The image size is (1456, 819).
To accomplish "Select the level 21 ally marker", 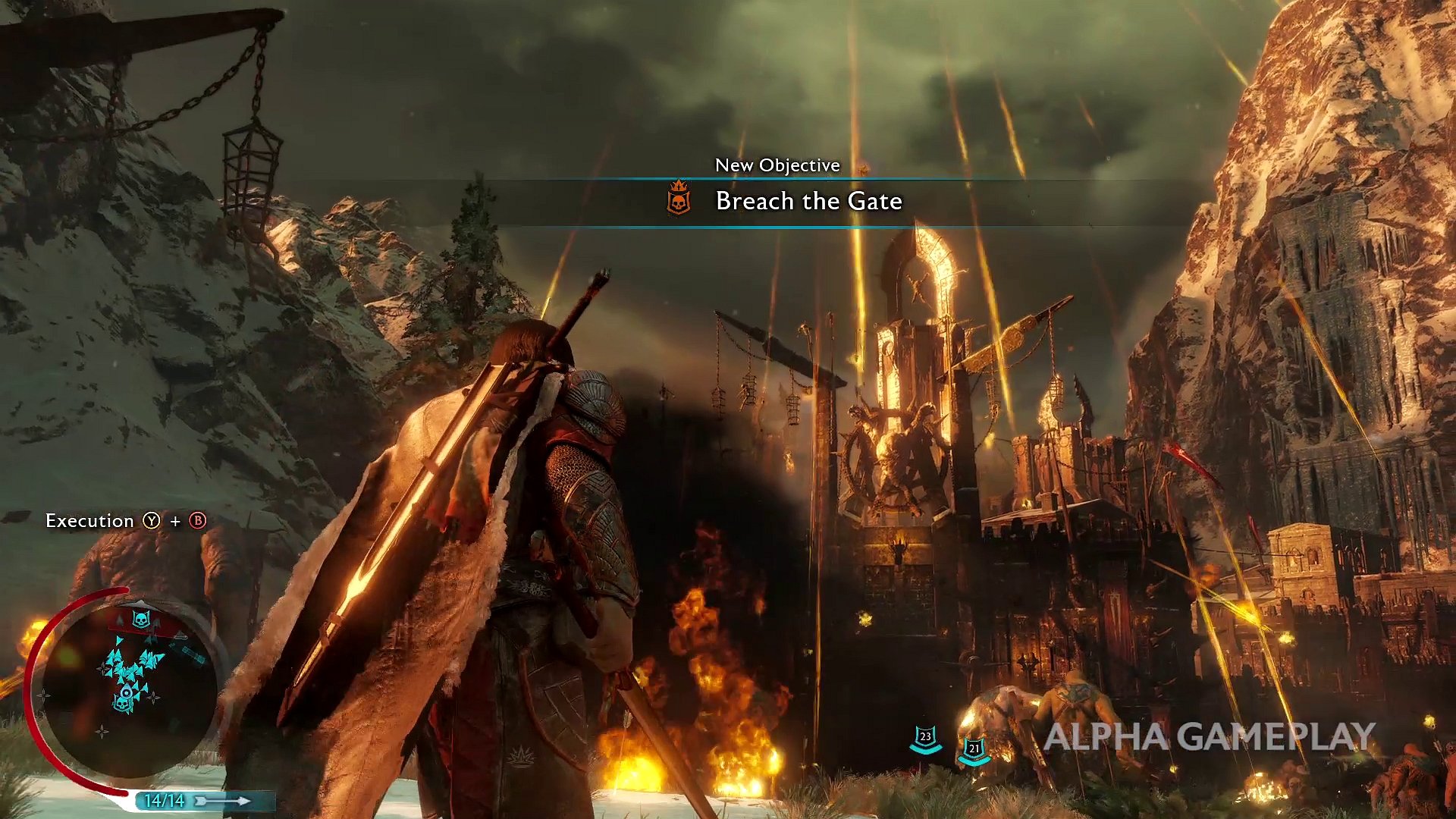I will (974, 750).
